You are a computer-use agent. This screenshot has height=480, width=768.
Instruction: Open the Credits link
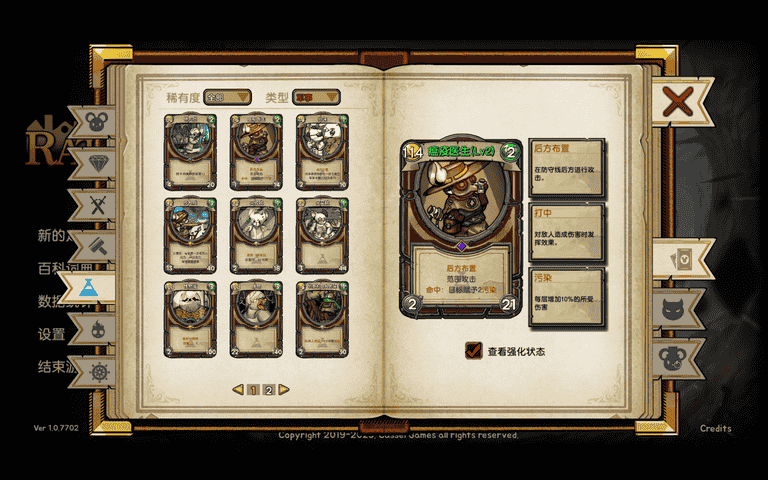coord(715,429)
